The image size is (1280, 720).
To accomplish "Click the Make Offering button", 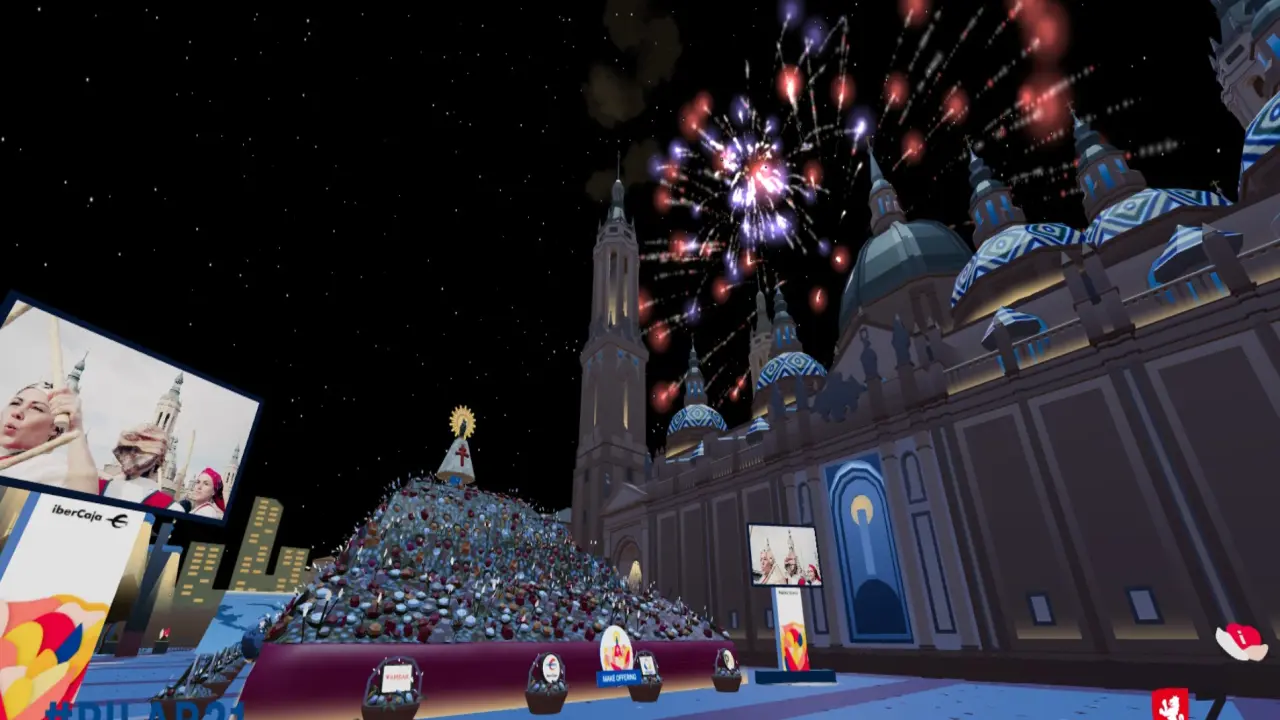I will pyautogui.click(x=617, y=677).
